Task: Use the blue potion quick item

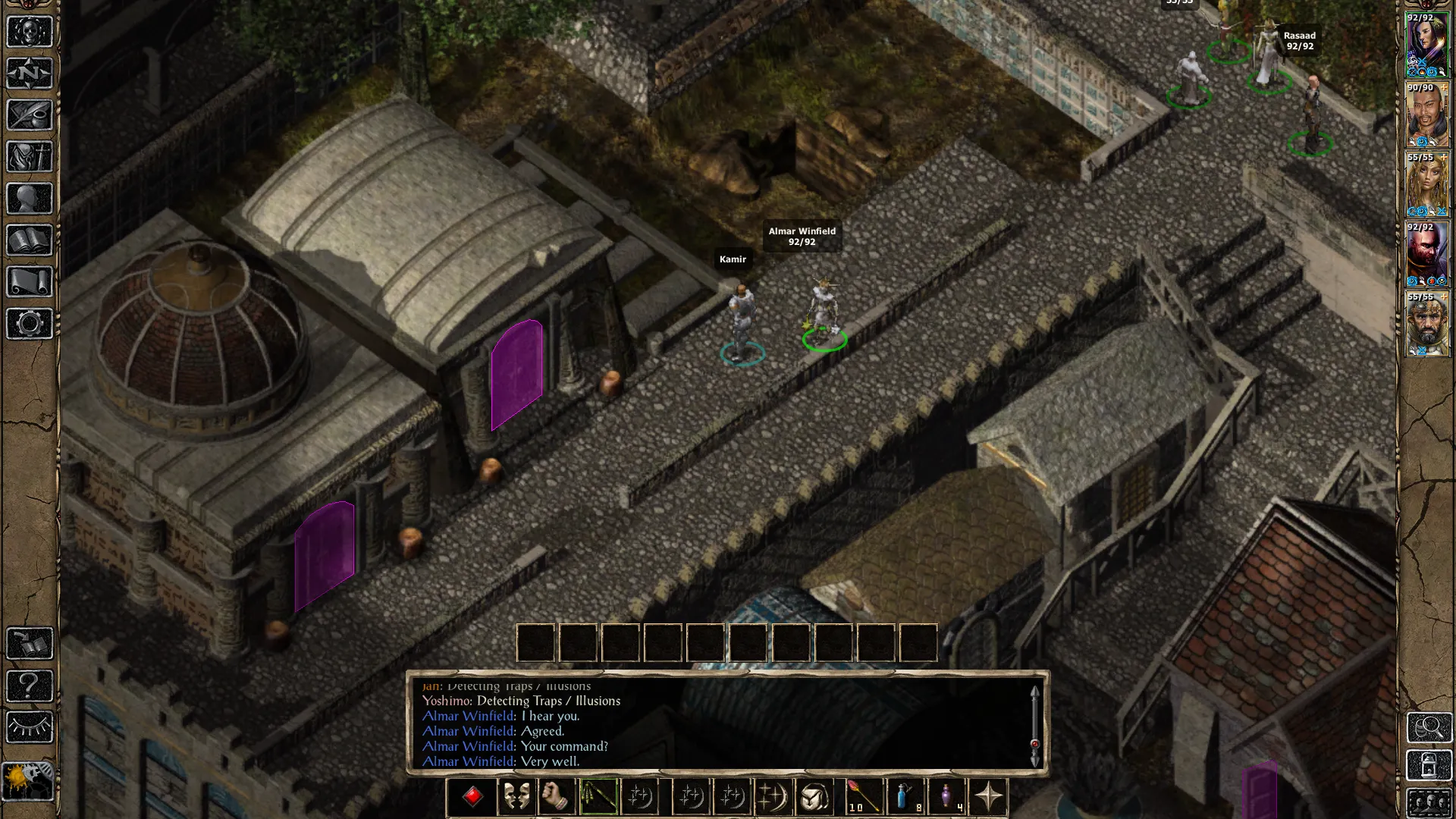Action: [905, 797]
